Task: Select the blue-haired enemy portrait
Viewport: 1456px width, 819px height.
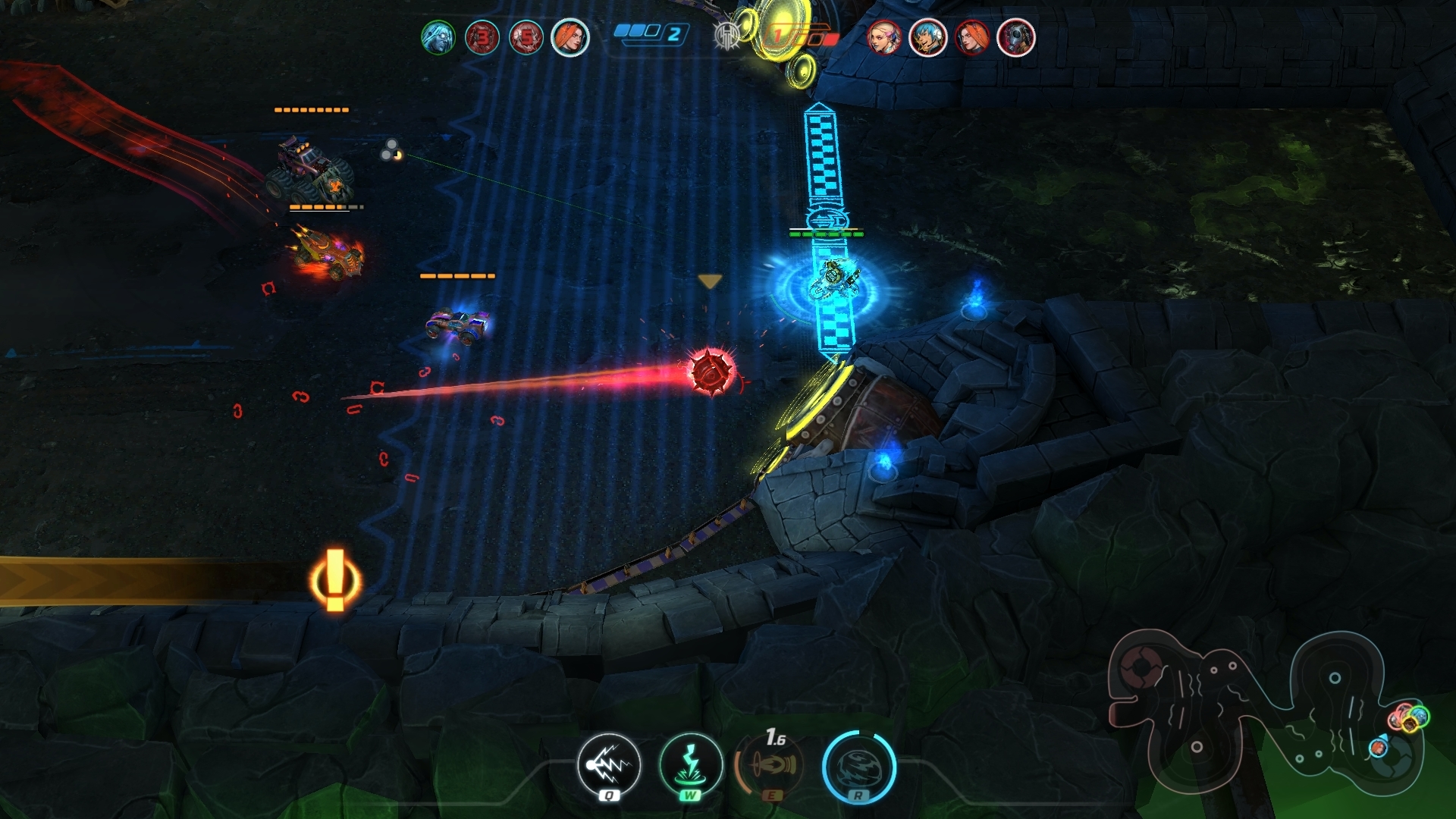Action: click(928, 37)
